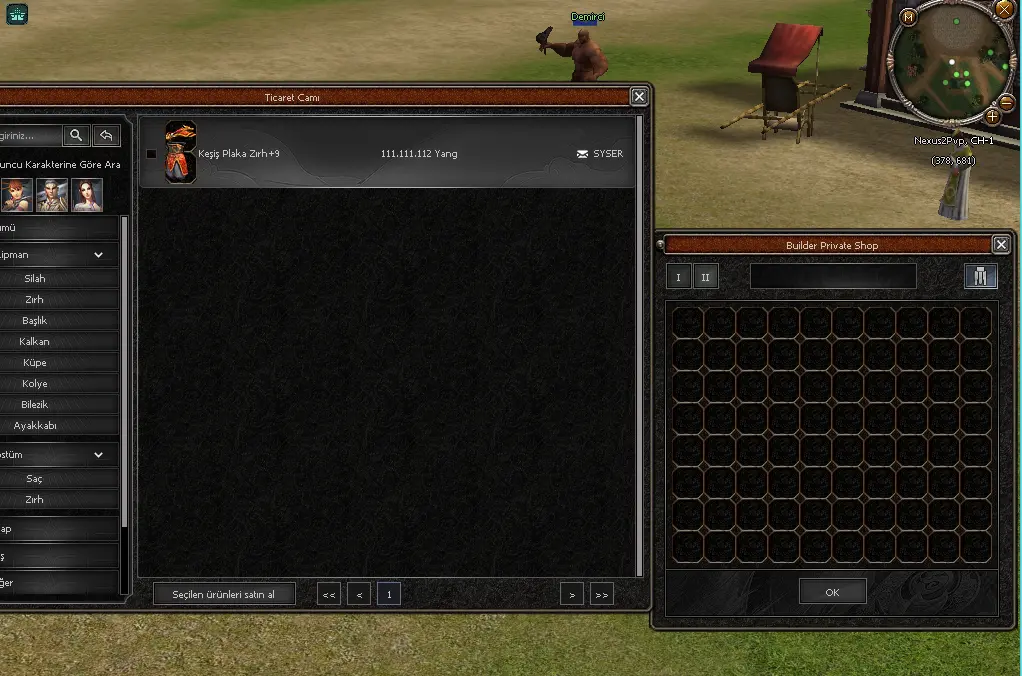Open the Ayakkabı category
The image size is (1022, 676).
coord(35,425)
